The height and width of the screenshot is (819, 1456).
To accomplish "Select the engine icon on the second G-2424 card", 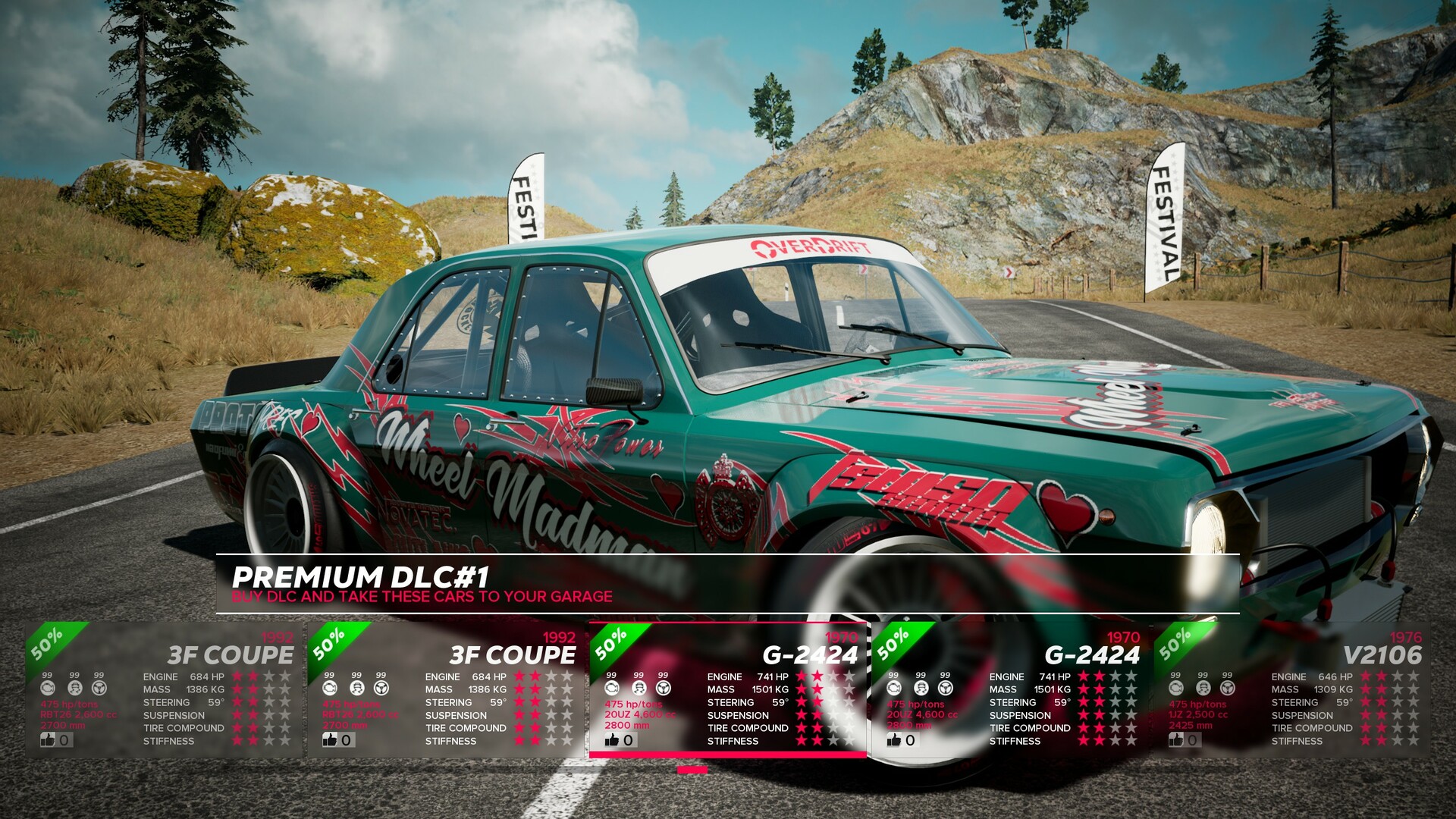I will click(893, 688).
